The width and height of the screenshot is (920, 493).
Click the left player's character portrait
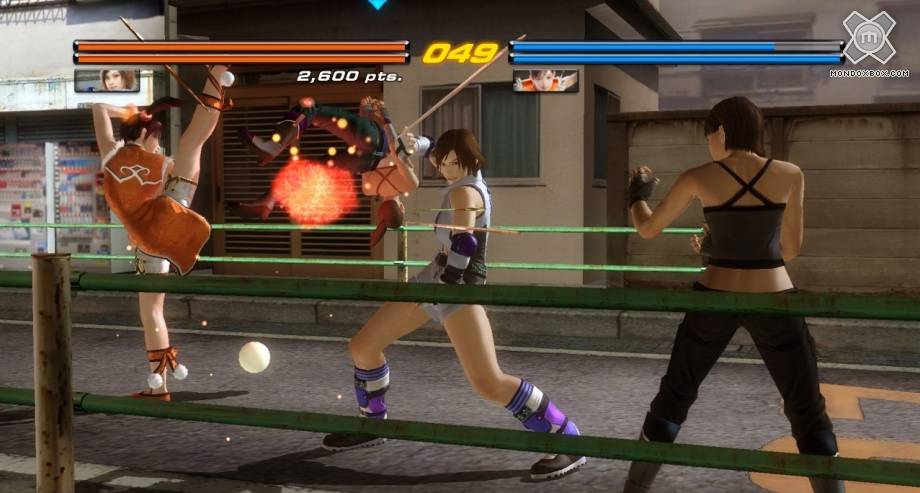tap(106, 80)
